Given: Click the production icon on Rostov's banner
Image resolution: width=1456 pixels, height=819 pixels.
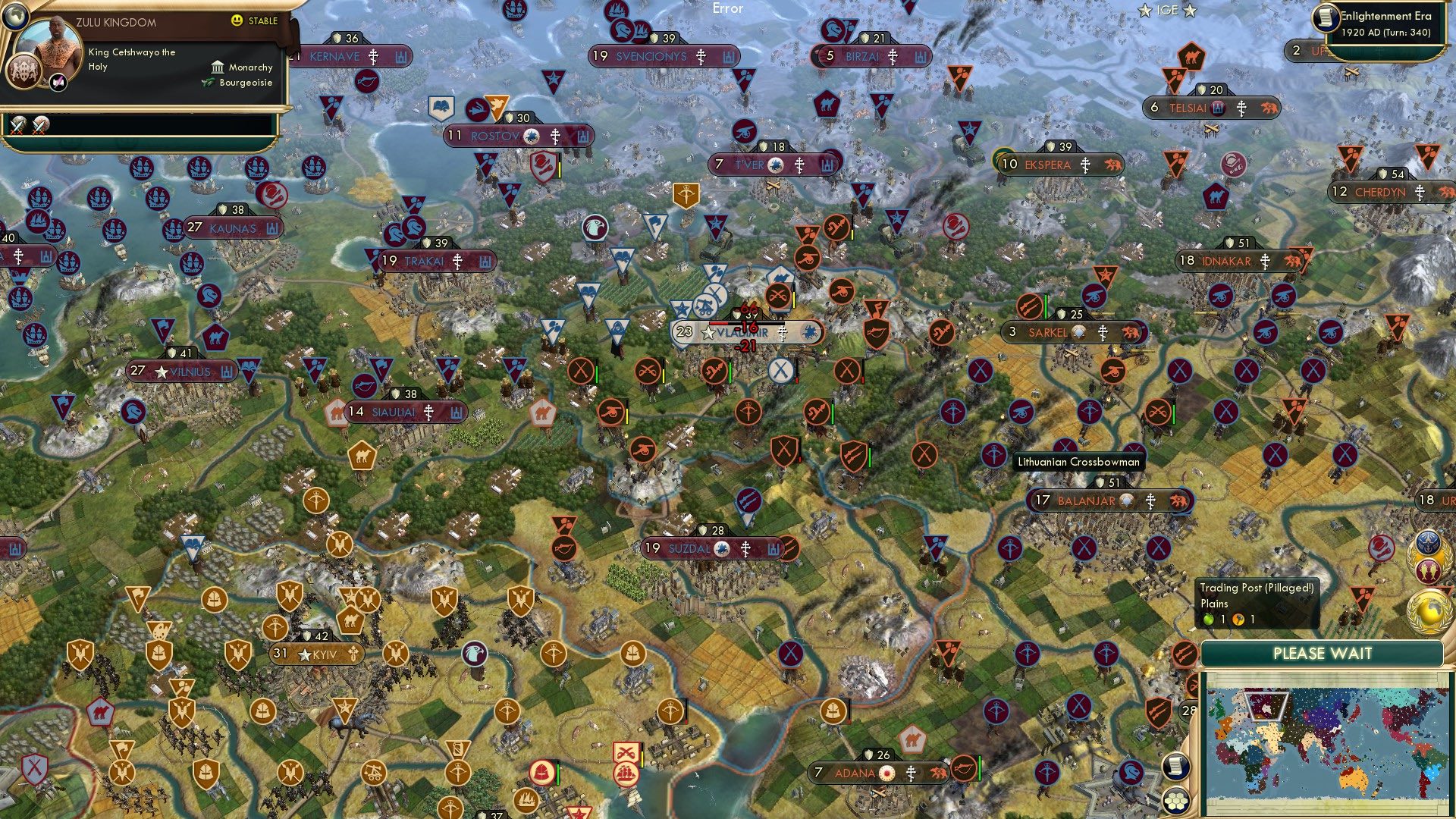Looking at the screenshot, I should pos(582,136).
